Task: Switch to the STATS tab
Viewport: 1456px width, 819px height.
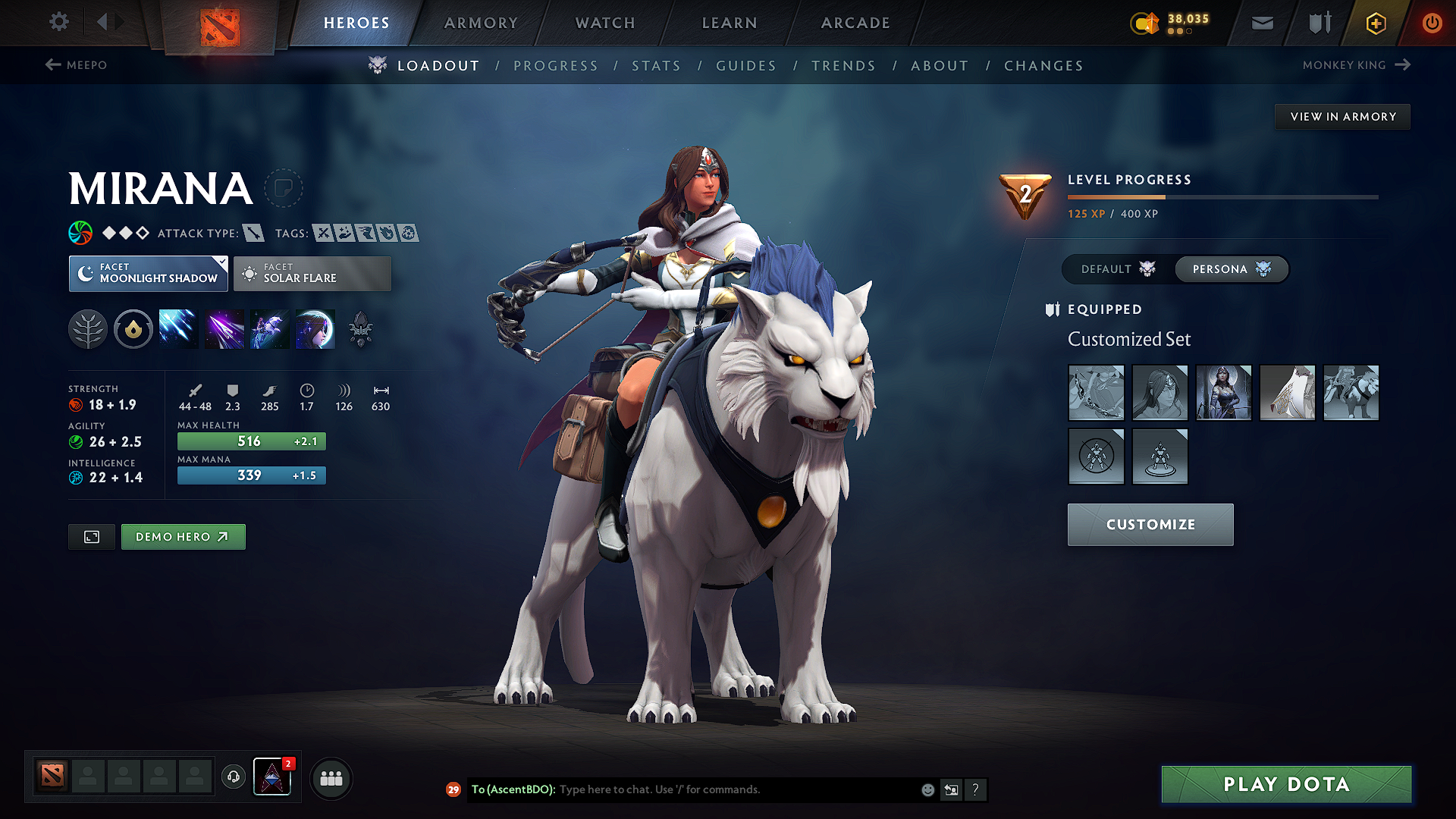Action: tap(656, 65)
